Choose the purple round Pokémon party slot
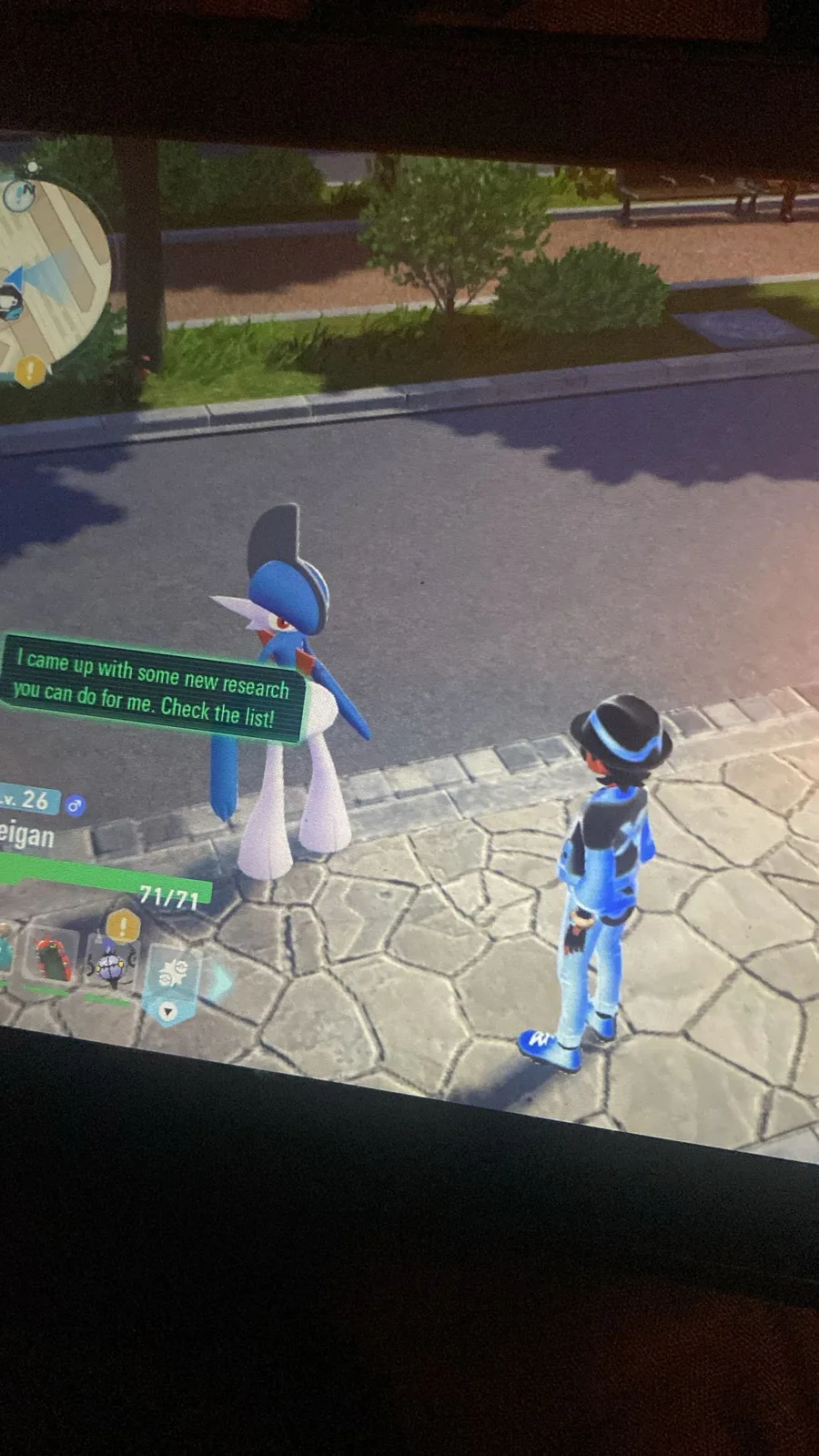This screenshot has width=819, height=1456. (109, 966)
